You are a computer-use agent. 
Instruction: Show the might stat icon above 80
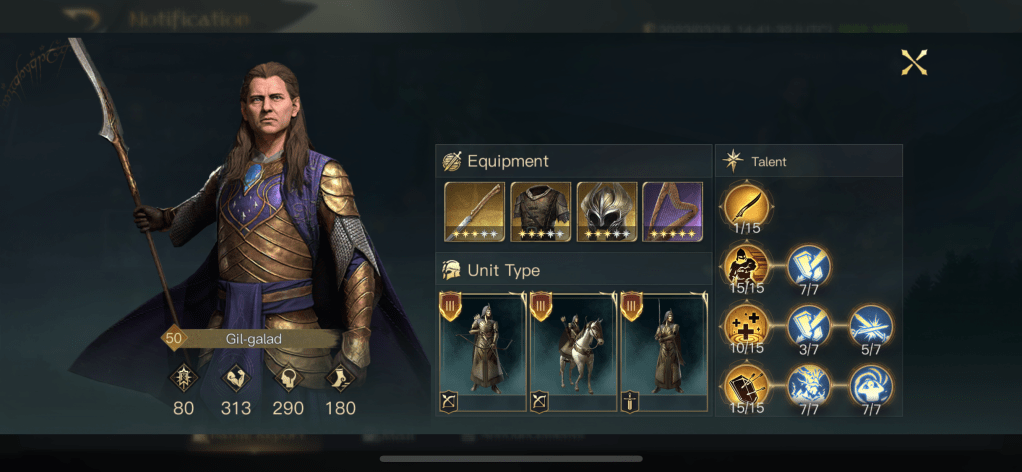tap(184, 377)
